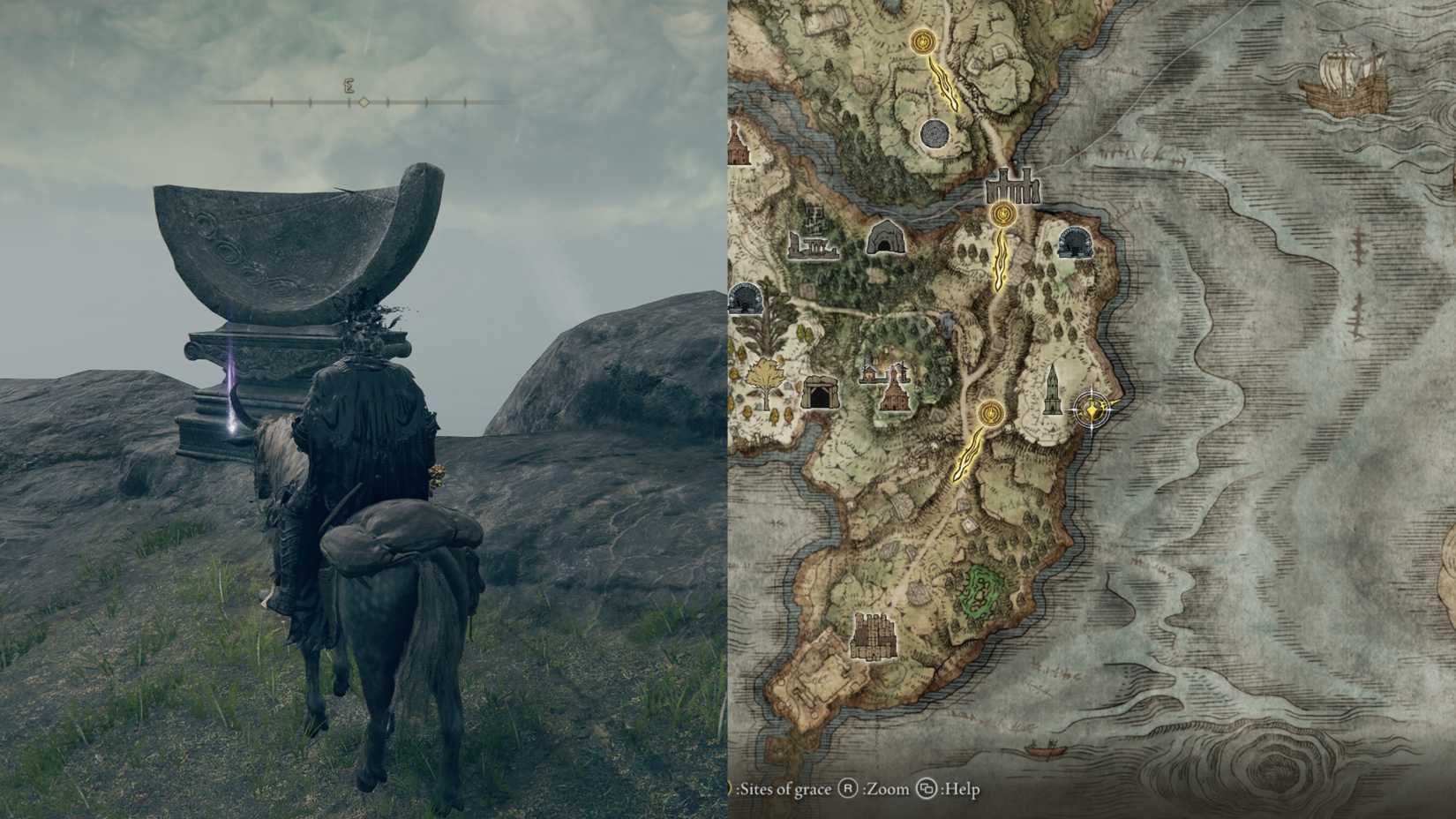Click the compass diamond indicator at top
1456x819 pixels.
(364, 101)
